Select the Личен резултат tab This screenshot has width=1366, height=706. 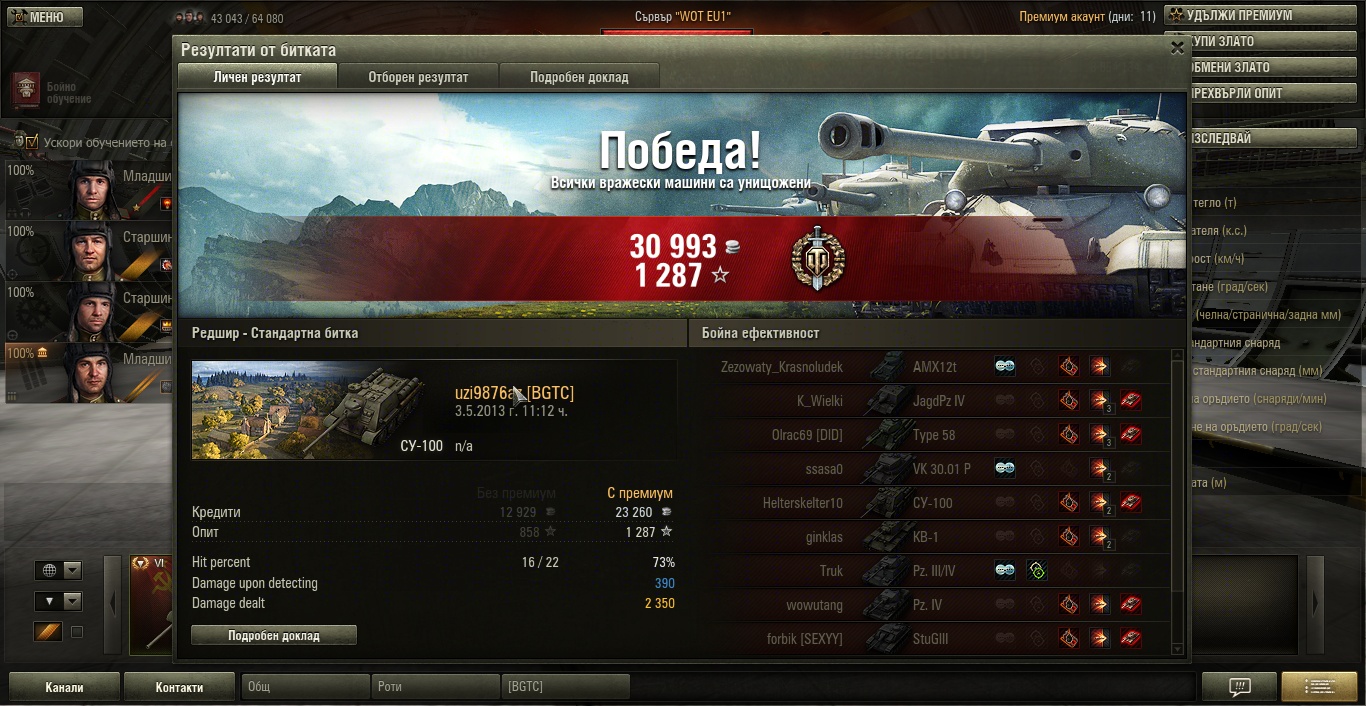click(x=257, y=77)
